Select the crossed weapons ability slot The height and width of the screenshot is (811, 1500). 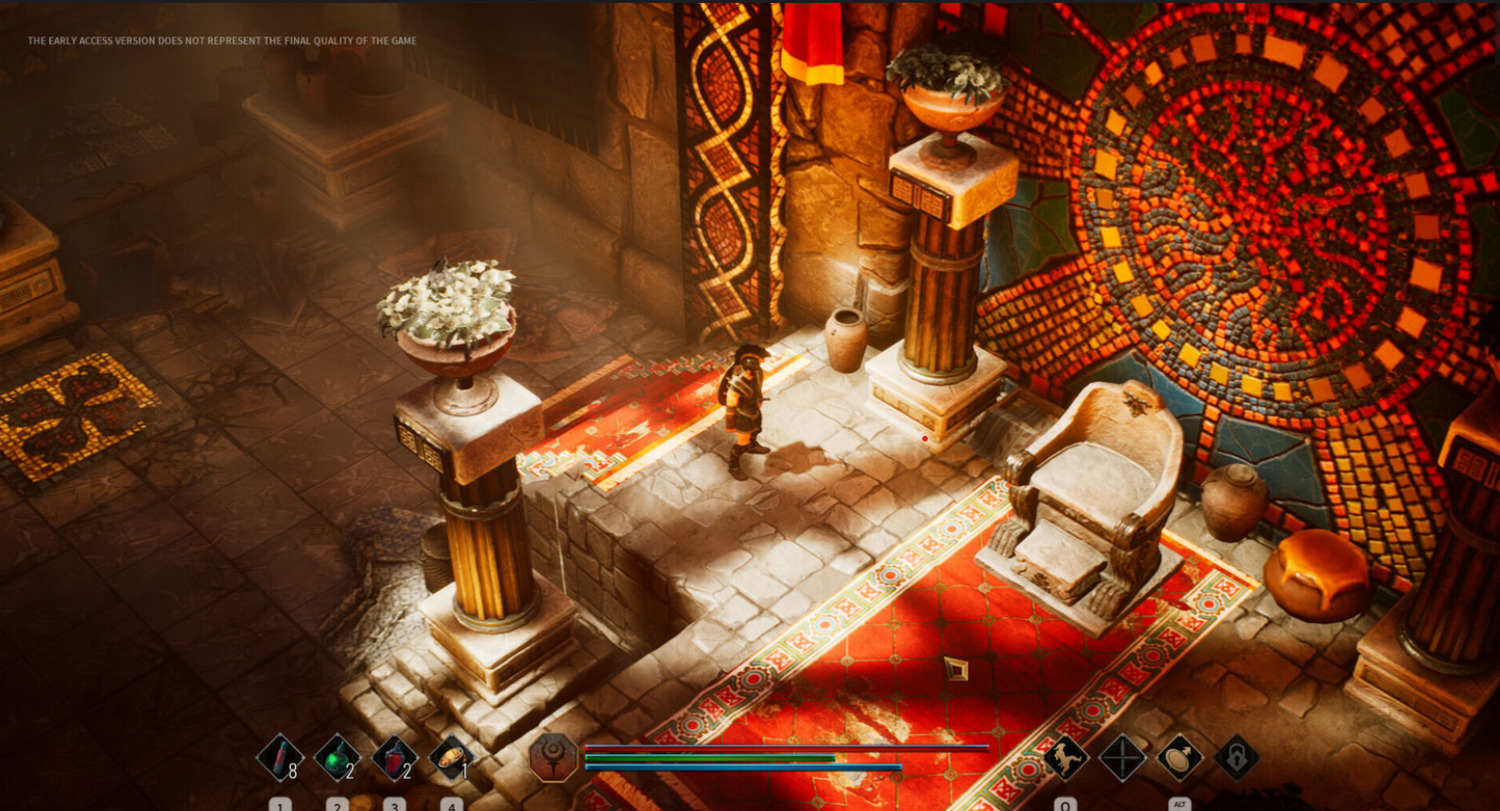[x=1122, y=757]
